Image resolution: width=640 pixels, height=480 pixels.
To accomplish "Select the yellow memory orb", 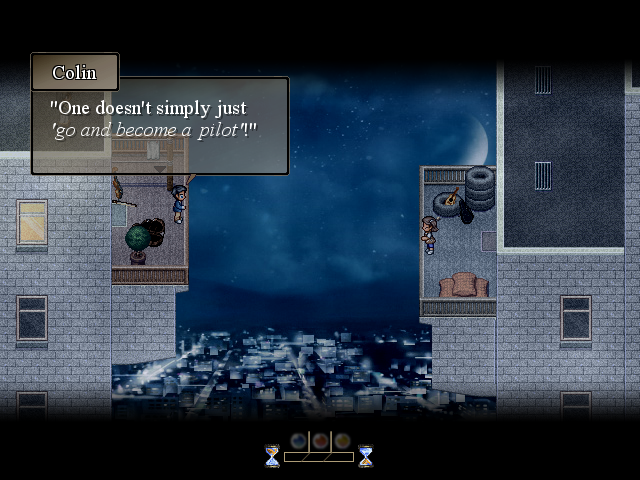I will (342, 440).
